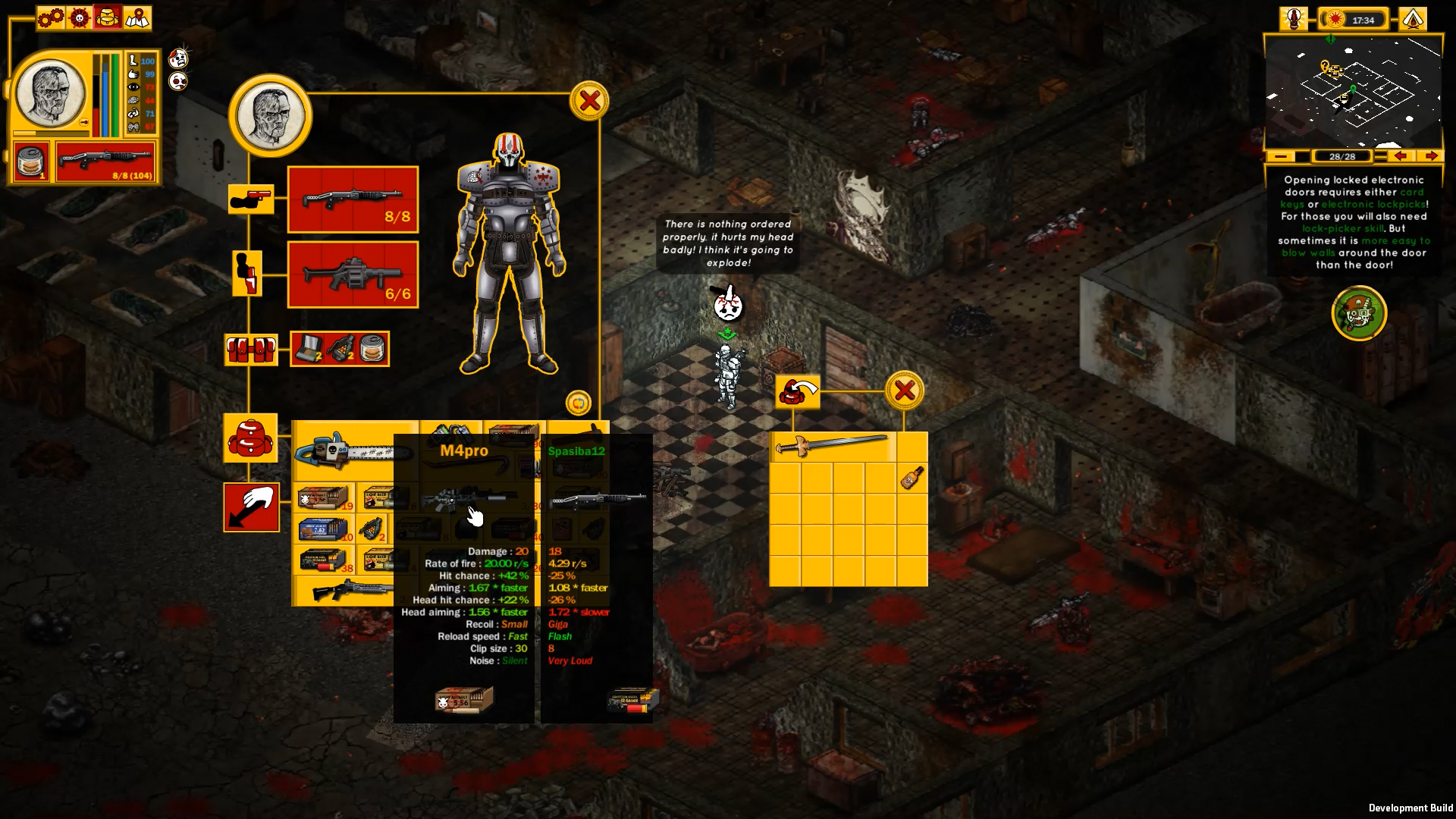Select the spiked wheel character screen icon
This screenshot has width=1456, height=819.
78,17
